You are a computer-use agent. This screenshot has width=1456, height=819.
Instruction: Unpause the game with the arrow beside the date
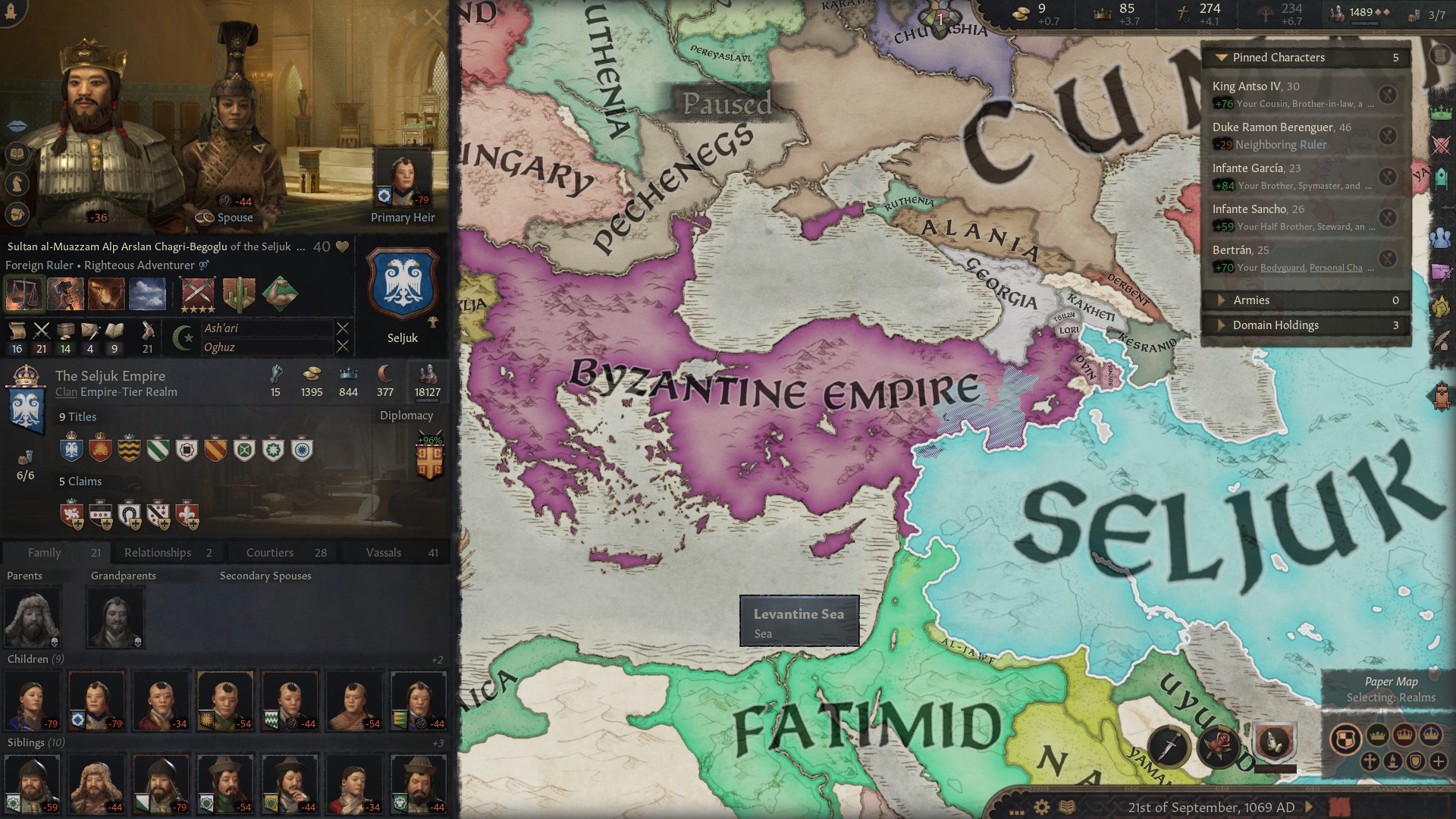coord(1310,808)
